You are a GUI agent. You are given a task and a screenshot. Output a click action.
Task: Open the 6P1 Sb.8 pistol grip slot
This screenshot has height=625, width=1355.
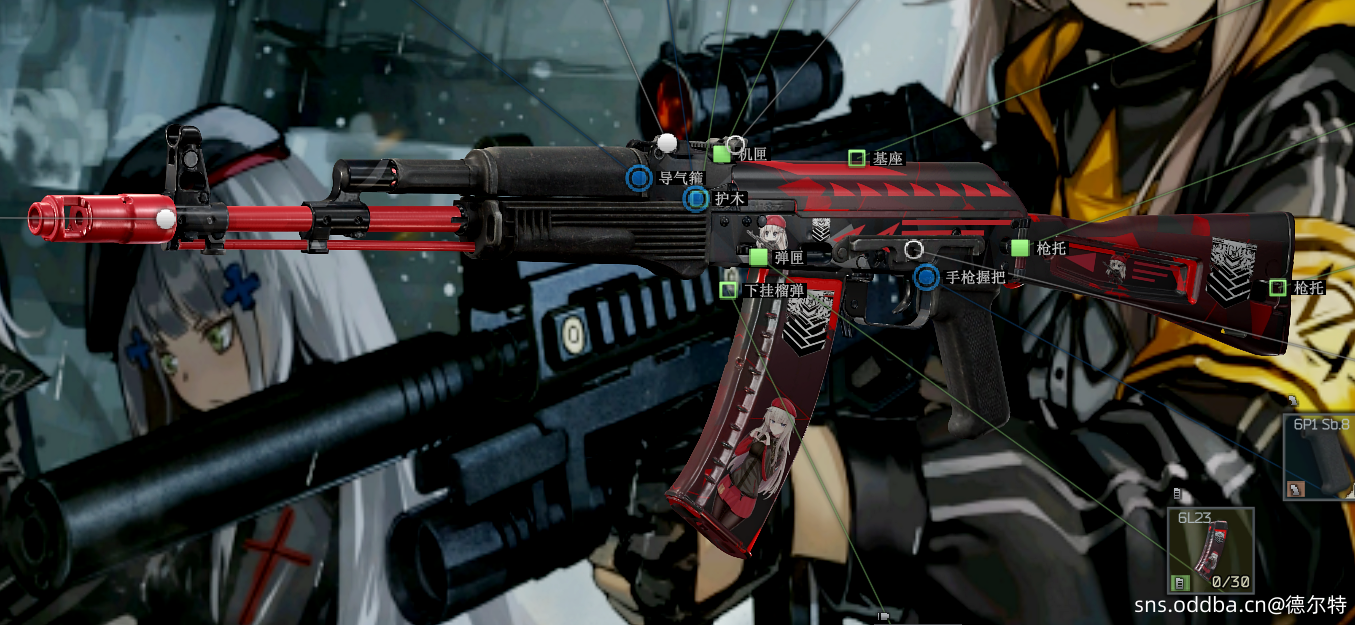click(1320, 457)
